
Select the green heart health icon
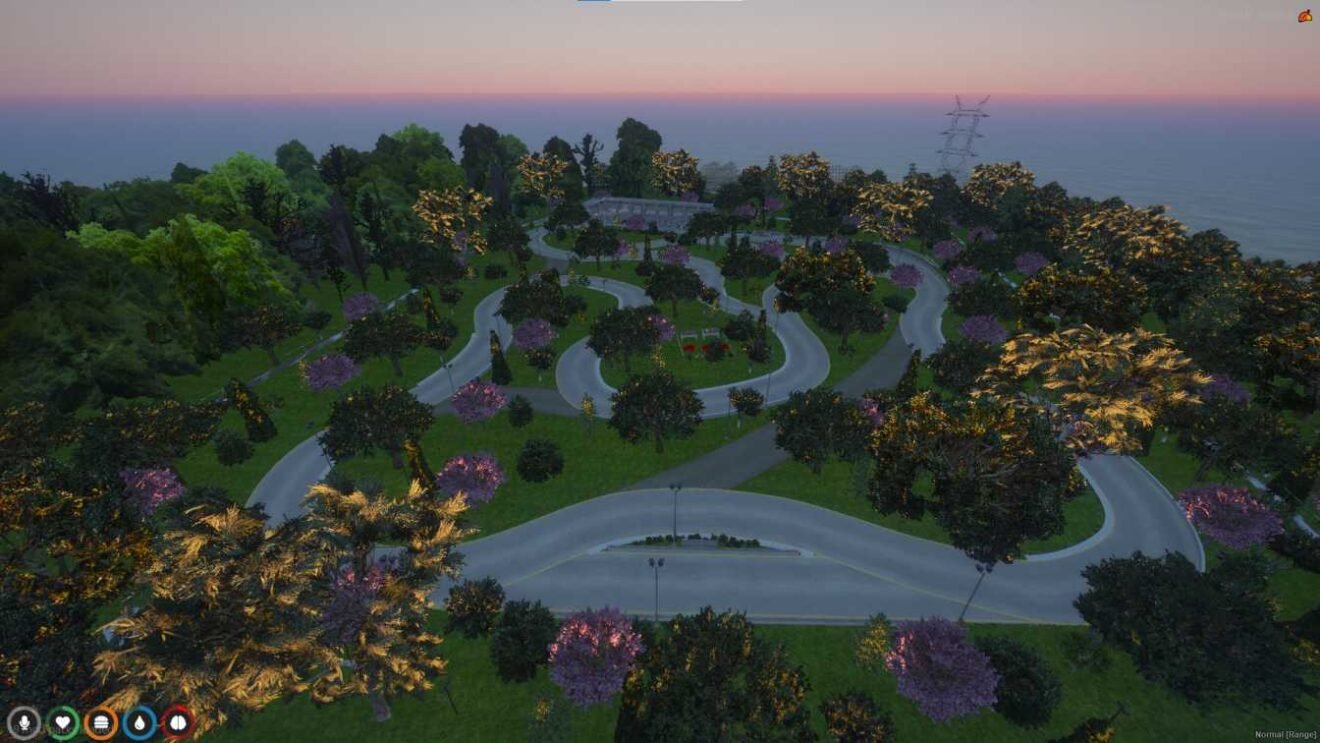coord(63,722)
